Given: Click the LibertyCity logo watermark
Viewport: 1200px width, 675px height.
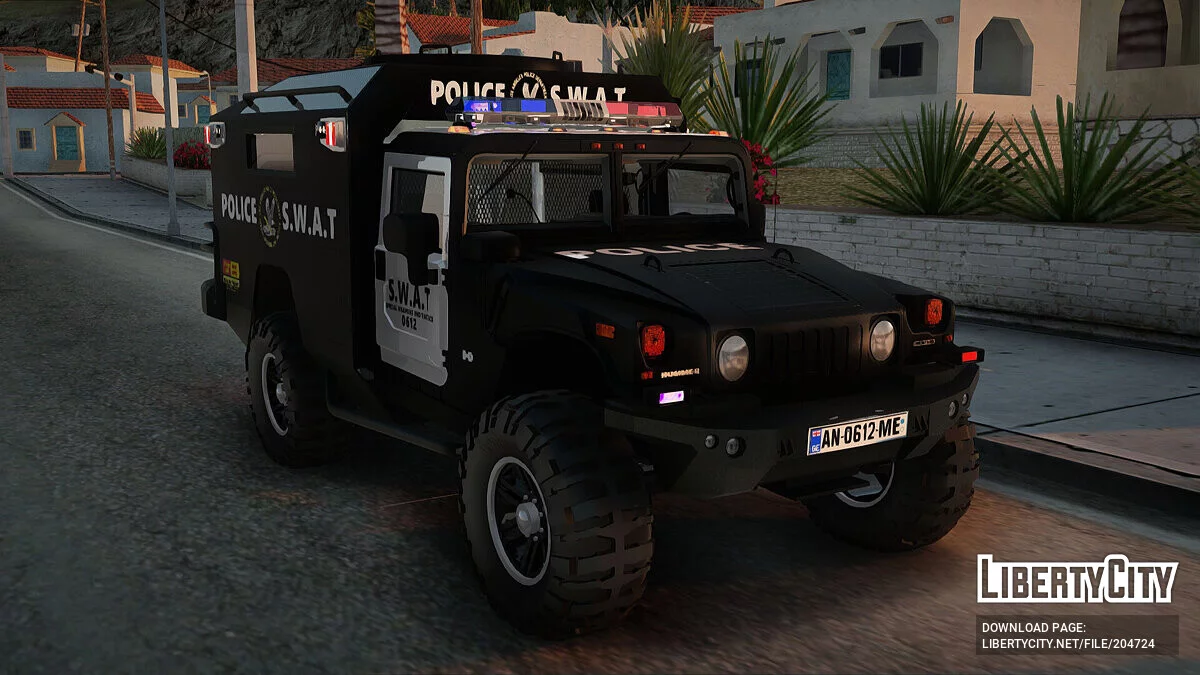Looking at the screenshot, I should coord(1077,580).
